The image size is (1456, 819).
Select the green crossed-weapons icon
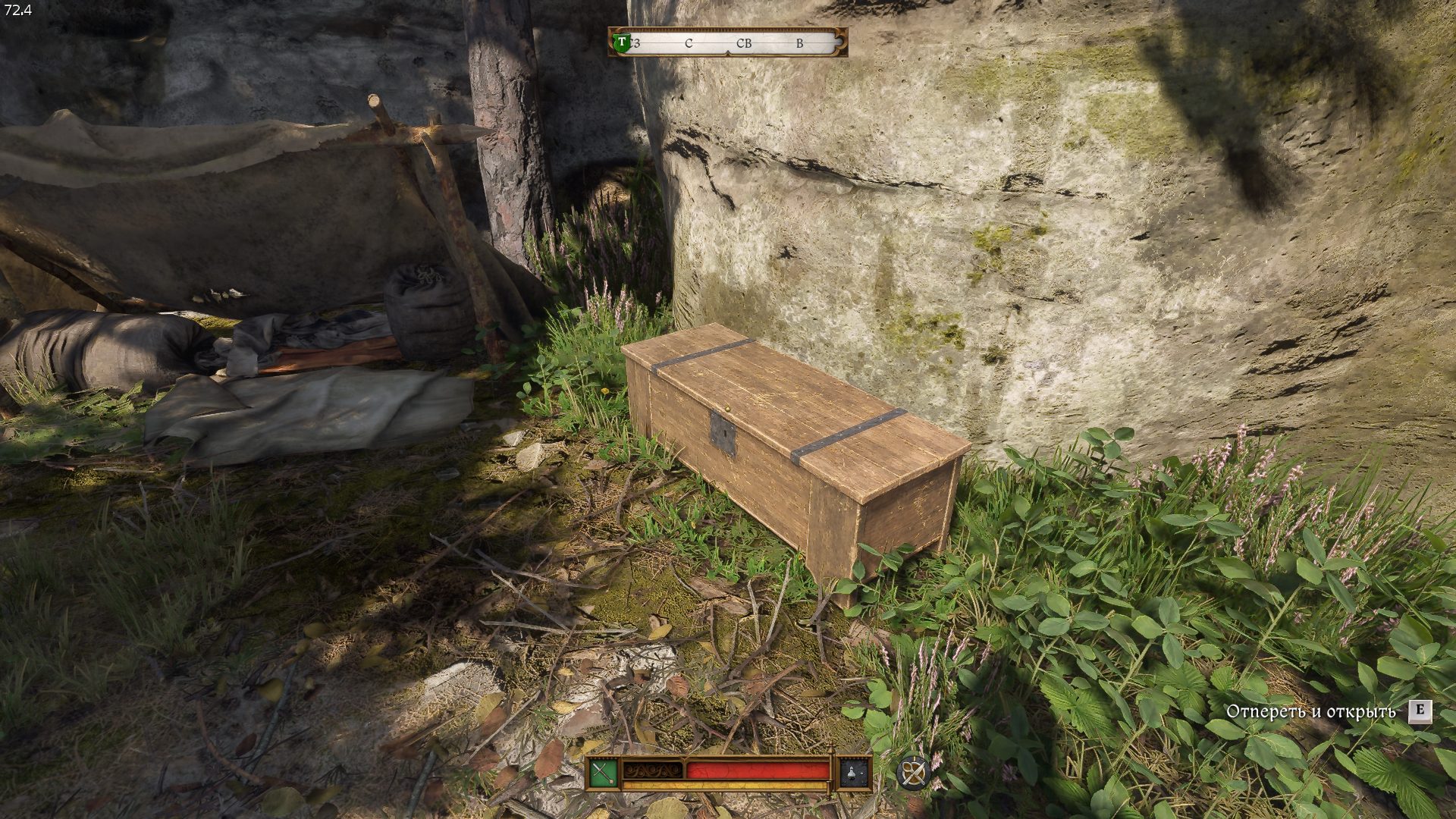tap(603, 773)
